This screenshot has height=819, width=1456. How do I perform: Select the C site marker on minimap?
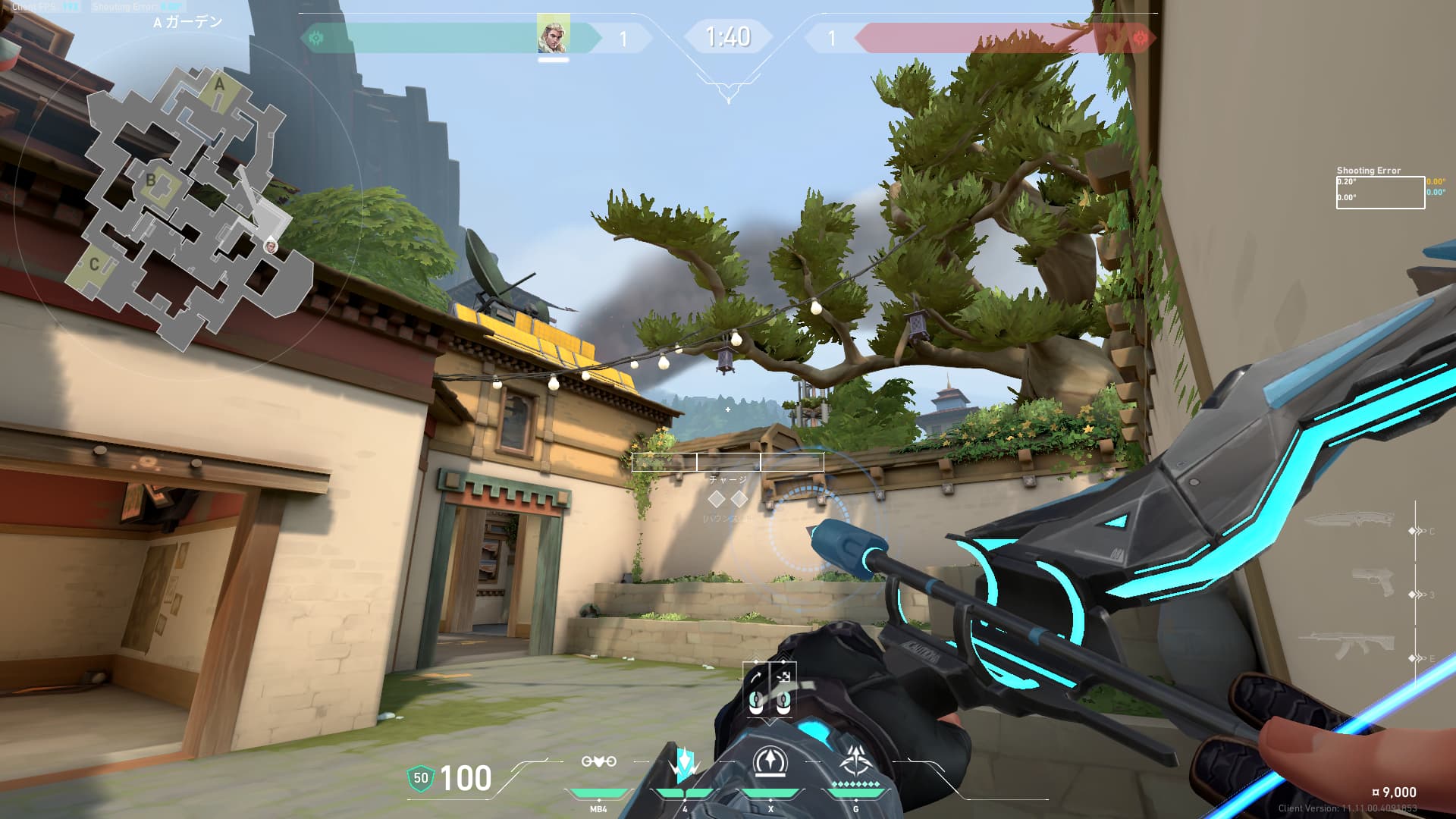tap(94, 265)
